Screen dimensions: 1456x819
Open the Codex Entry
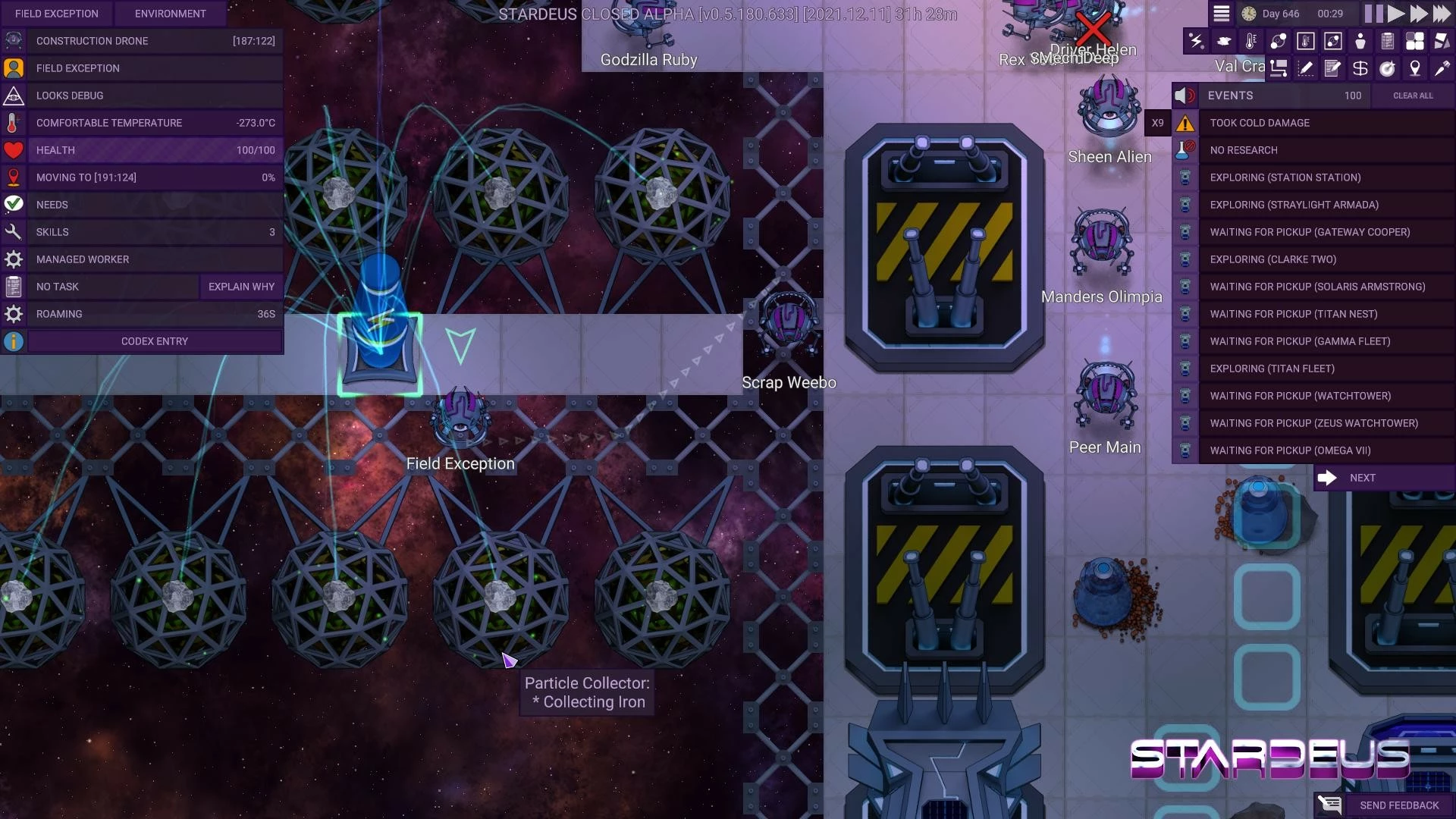155,341
